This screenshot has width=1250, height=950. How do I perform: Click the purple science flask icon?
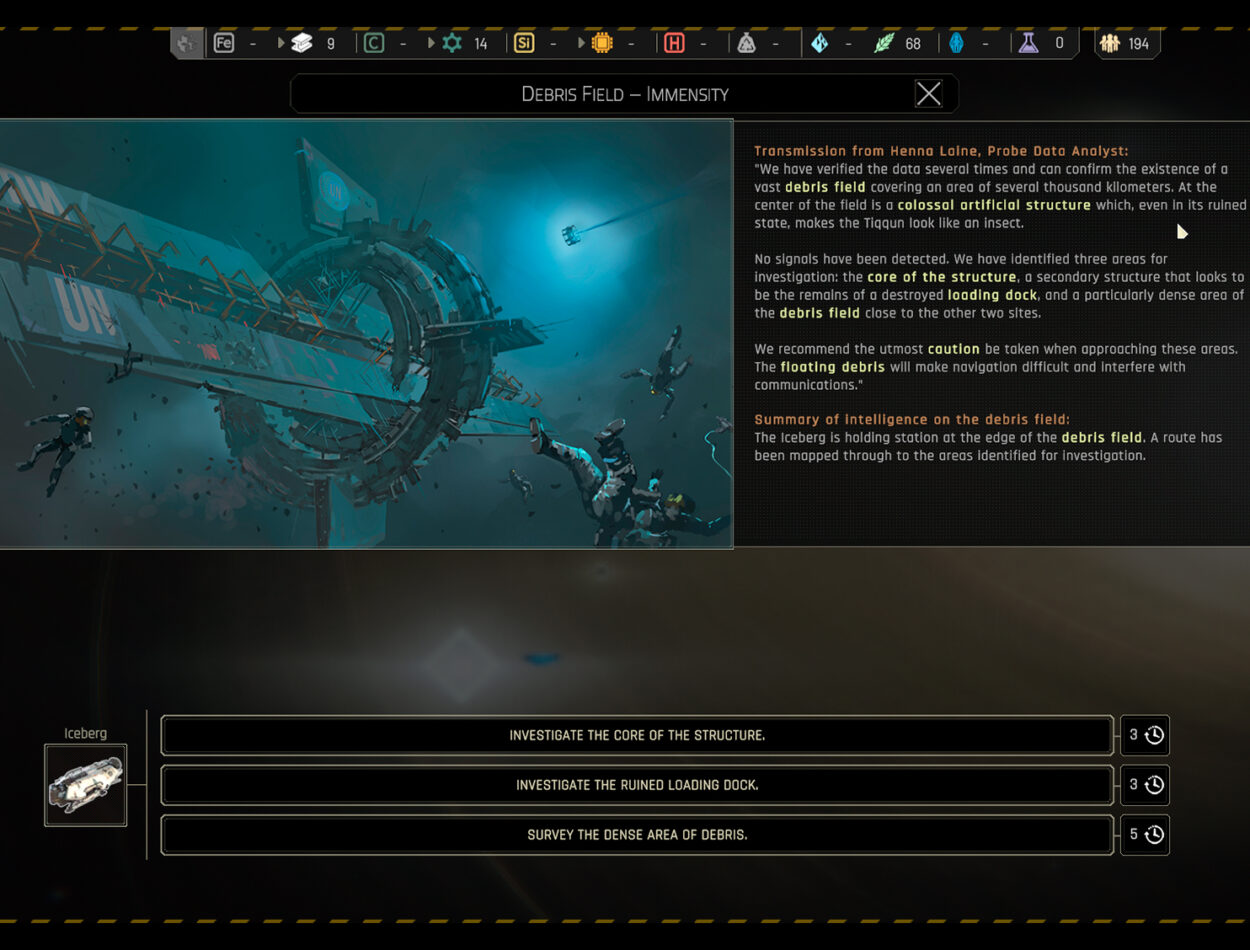coord(1028,43)
